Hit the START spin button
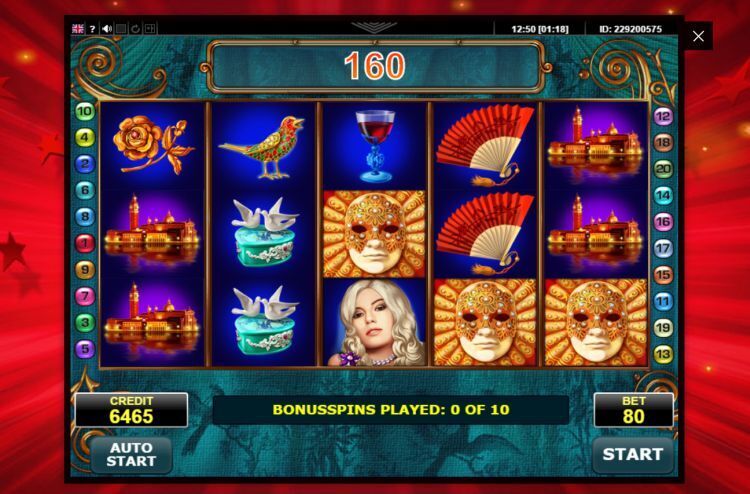Image resolution: width=750 pixels, height=494 pixels. point(632,454)
